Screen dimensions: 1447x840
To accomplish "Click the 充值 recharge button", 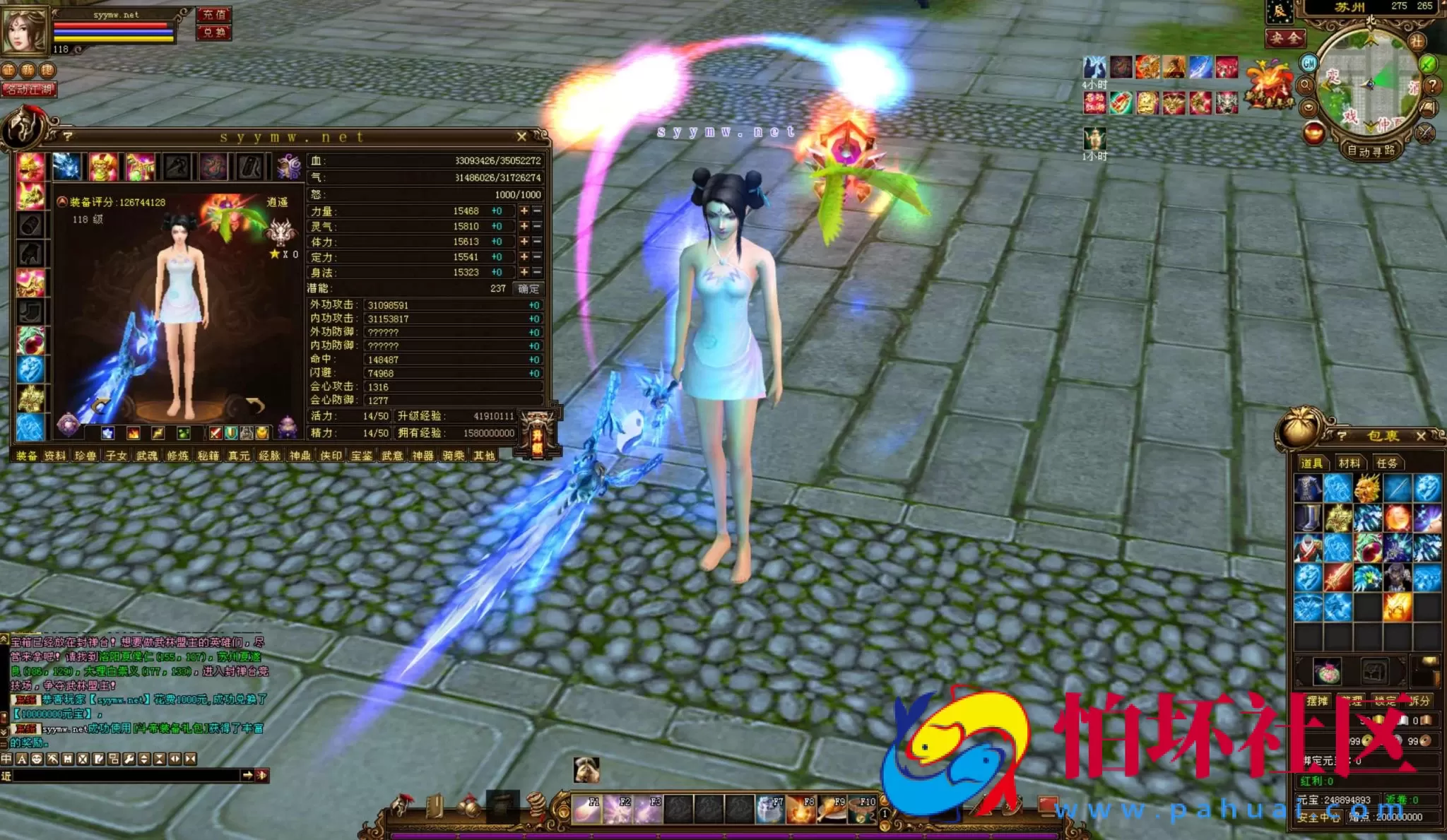I will [213, 15].
